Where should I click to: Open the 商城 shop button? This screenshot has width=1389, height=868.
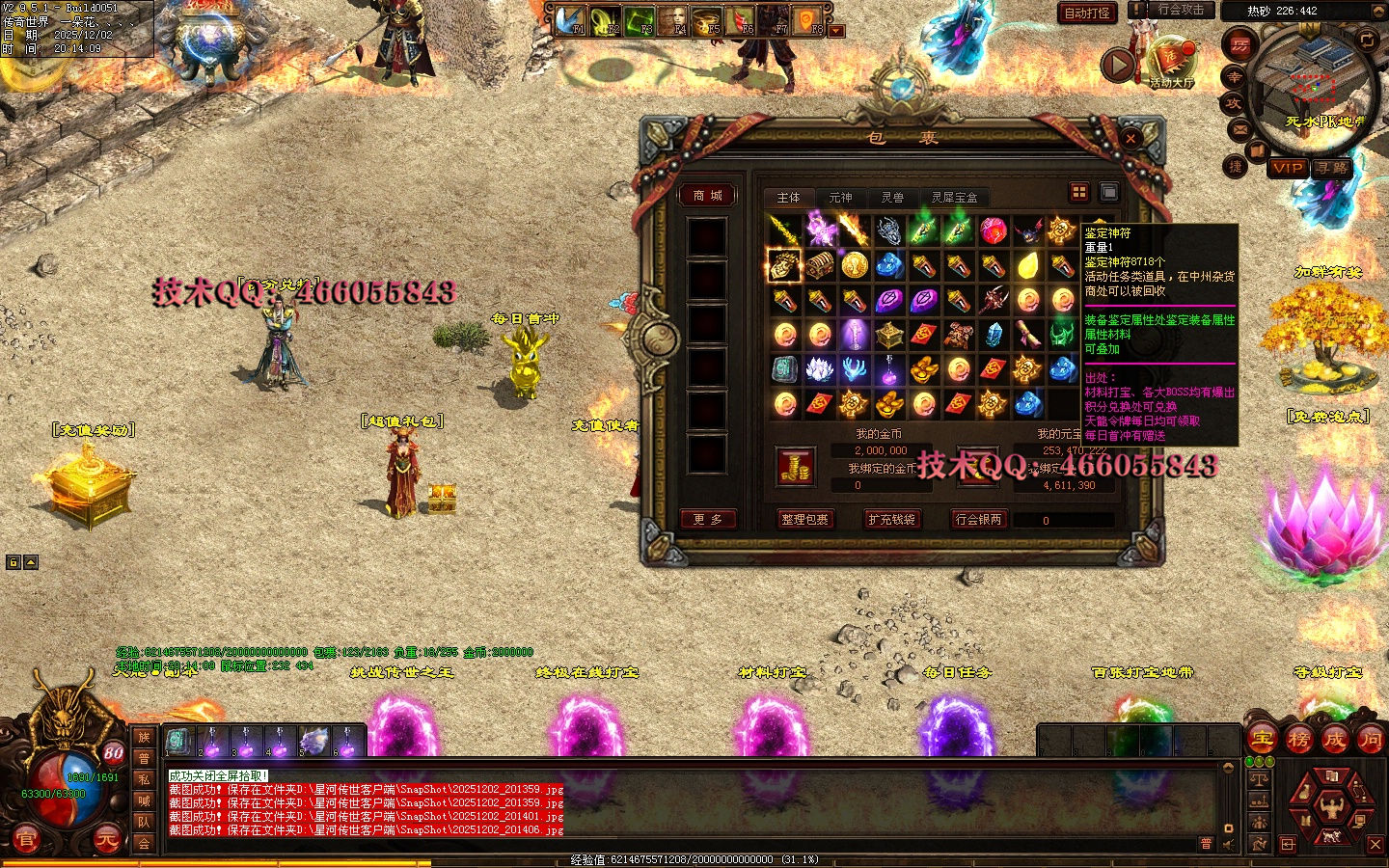pos(708,196)
